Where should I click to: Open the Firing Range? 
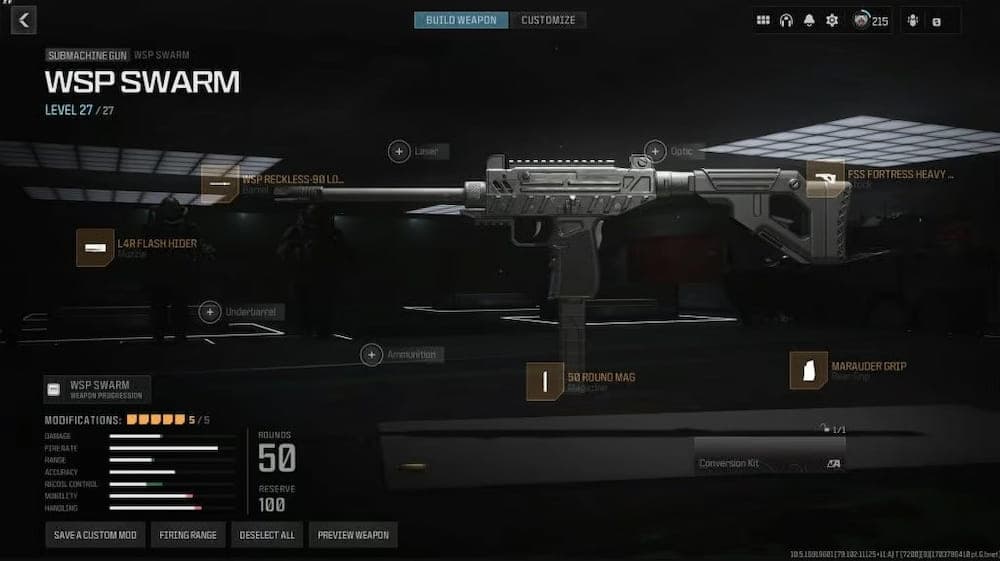click(x=188, y=535)
